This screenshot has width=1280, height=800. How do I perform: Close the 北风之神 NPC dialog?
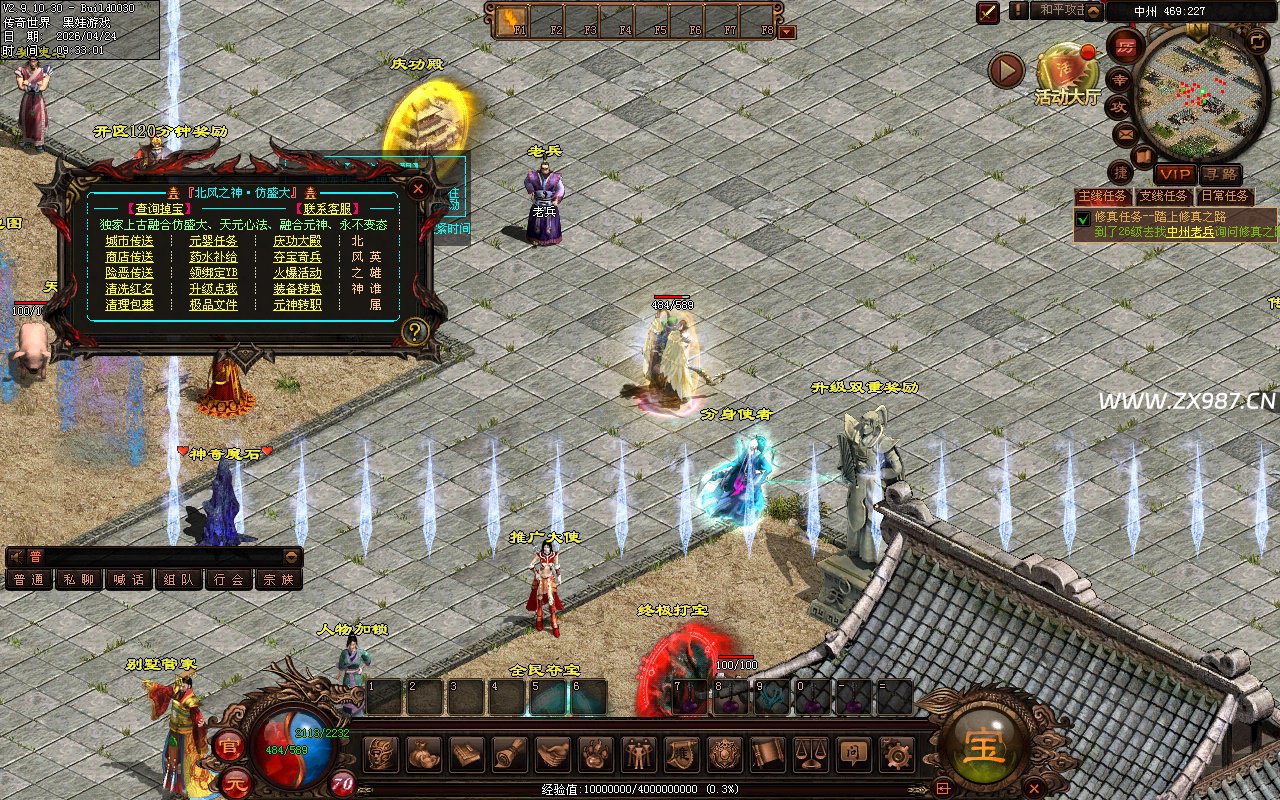click(x=419, y=188)
